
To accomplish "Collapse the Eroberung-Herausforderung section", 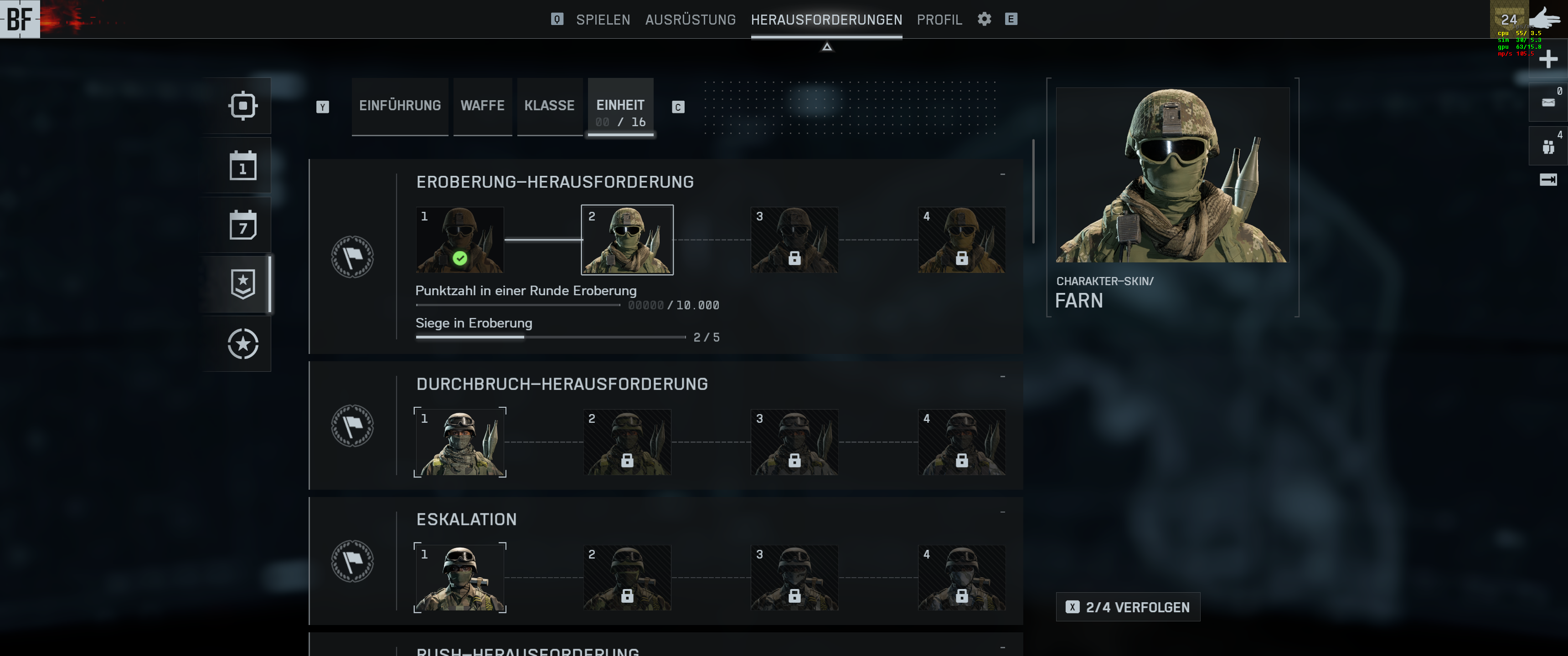I will click(1002, 174).
